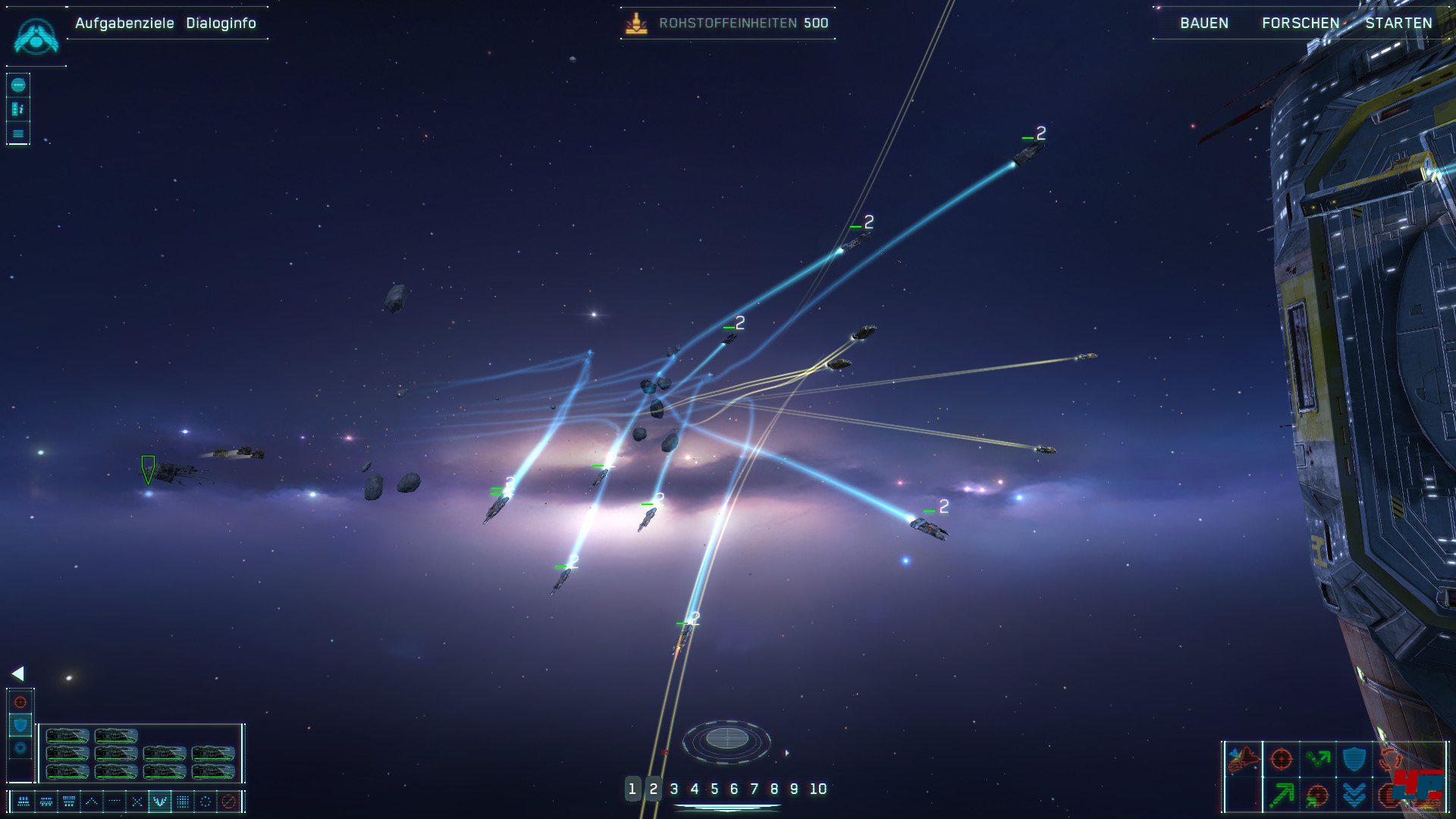Collapse the panel with the white arrow
The height and width of the screenshot is (819, 1456).
(17, 673)
